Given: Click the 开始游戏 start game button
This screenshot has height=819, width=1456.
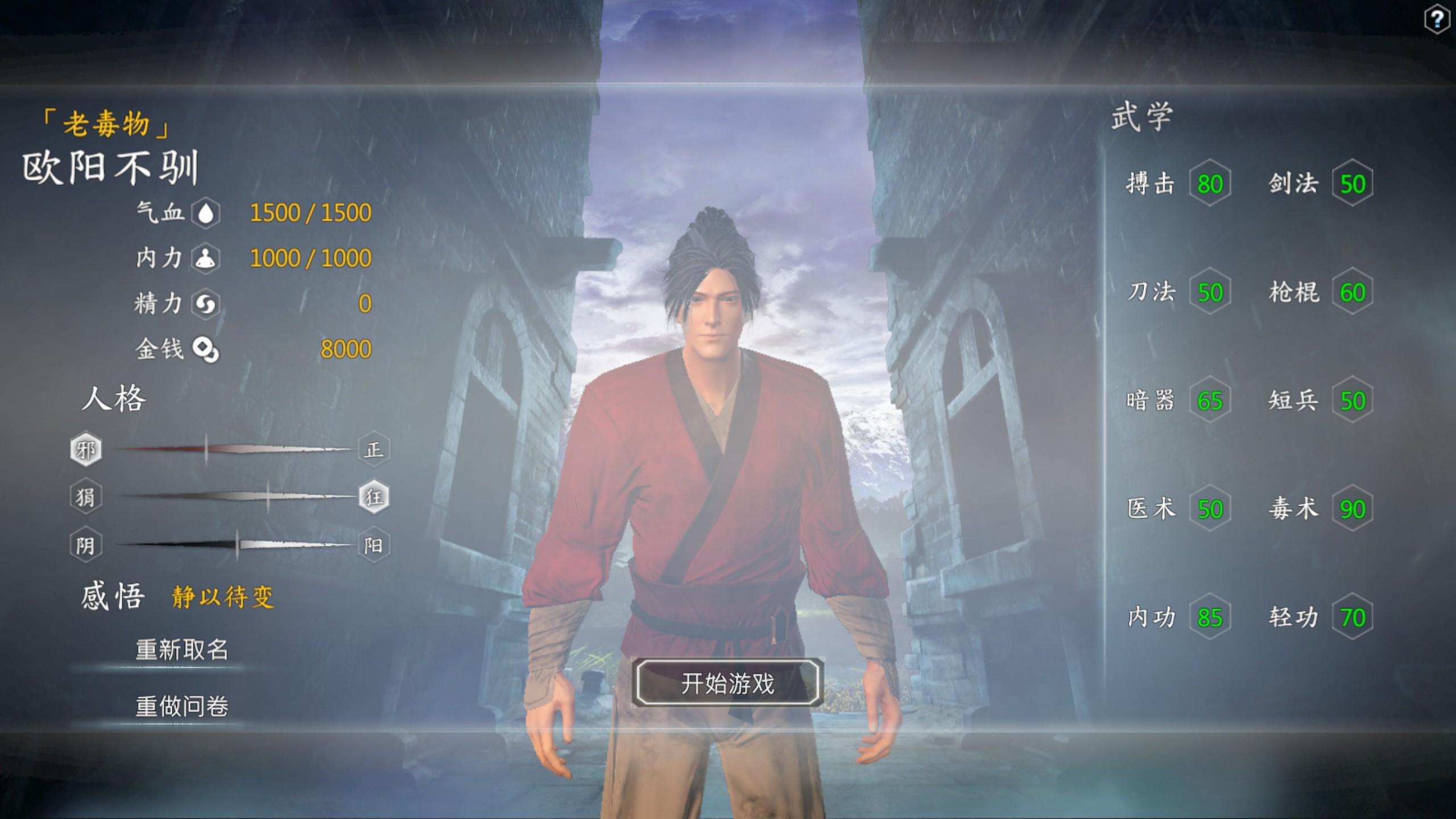Looking at the screenshot, I should tap(727, 683).
